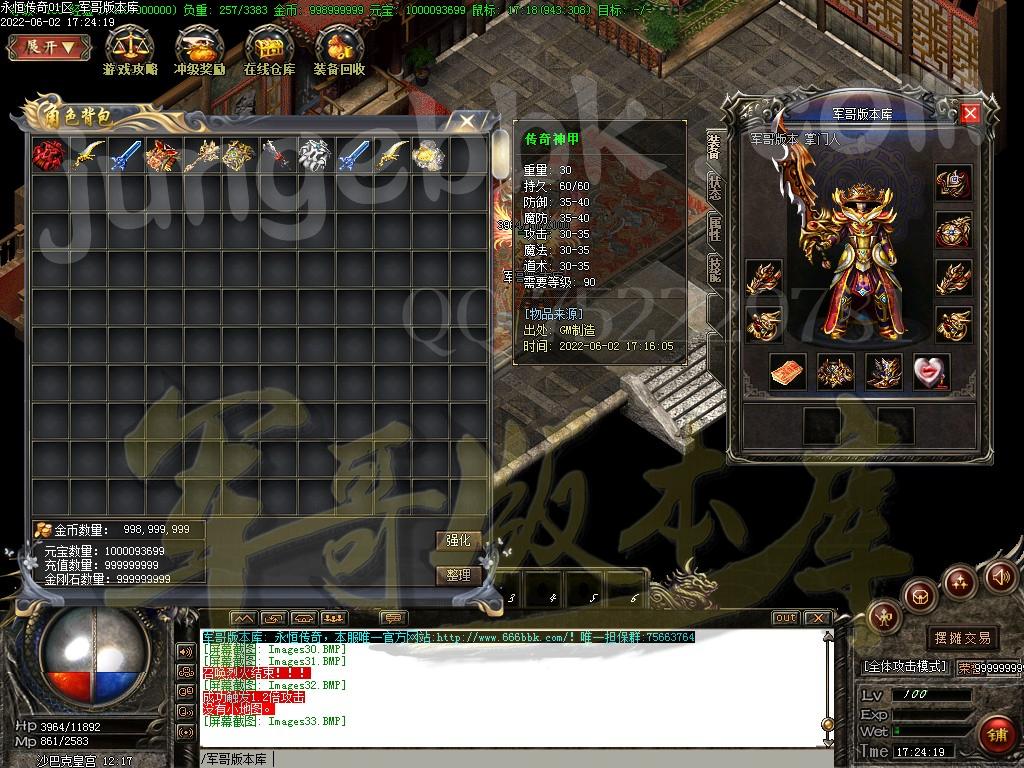Screen dimensions: 1024x768
Task: Switch to the 属性 attributes tab
Action: pyautogui.click(x=715, y=229)
